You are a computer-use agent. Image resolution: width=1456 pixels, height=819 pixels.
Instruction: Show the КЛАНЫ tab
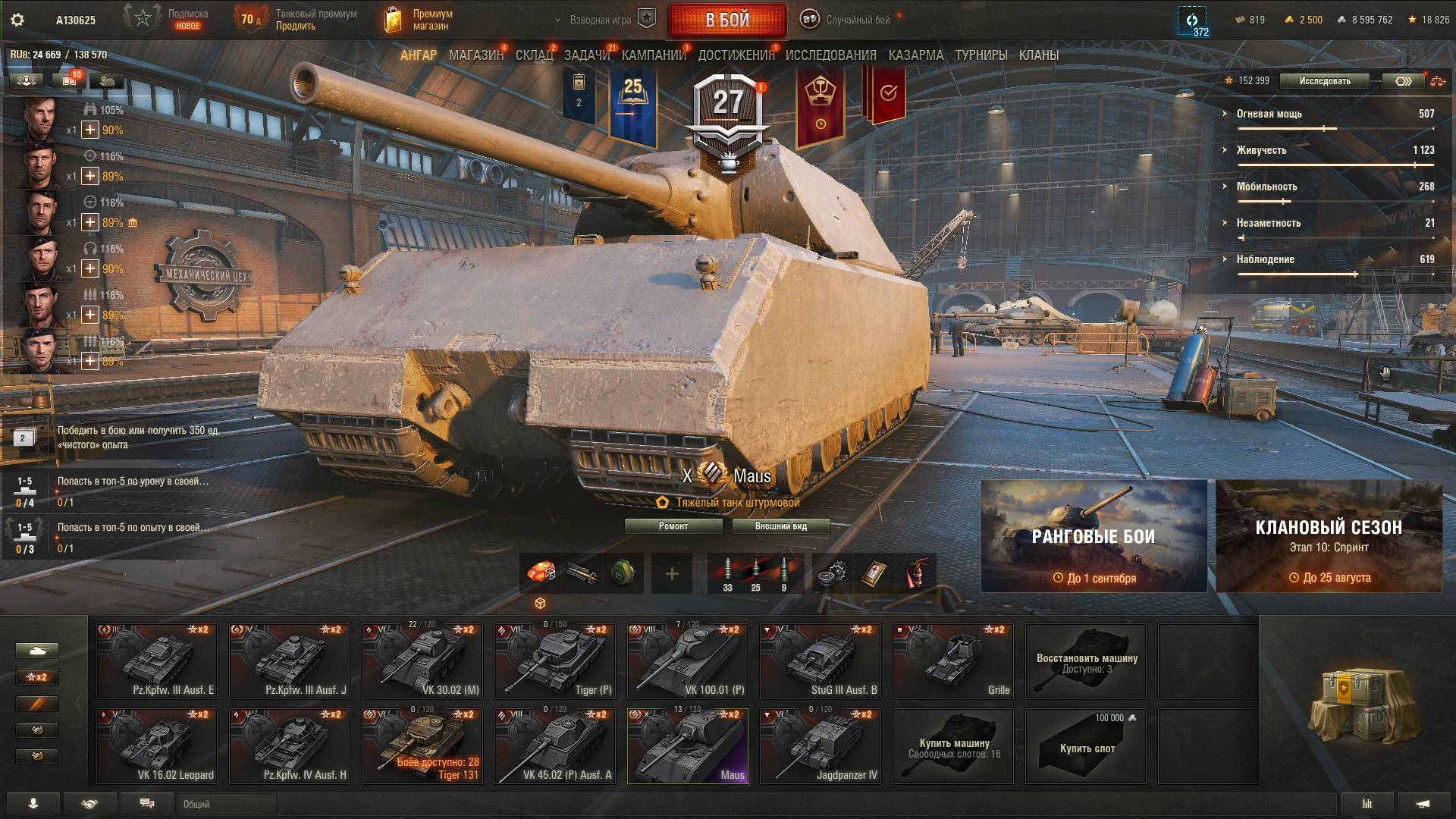pyautogui.click(x=1038, y=55)
